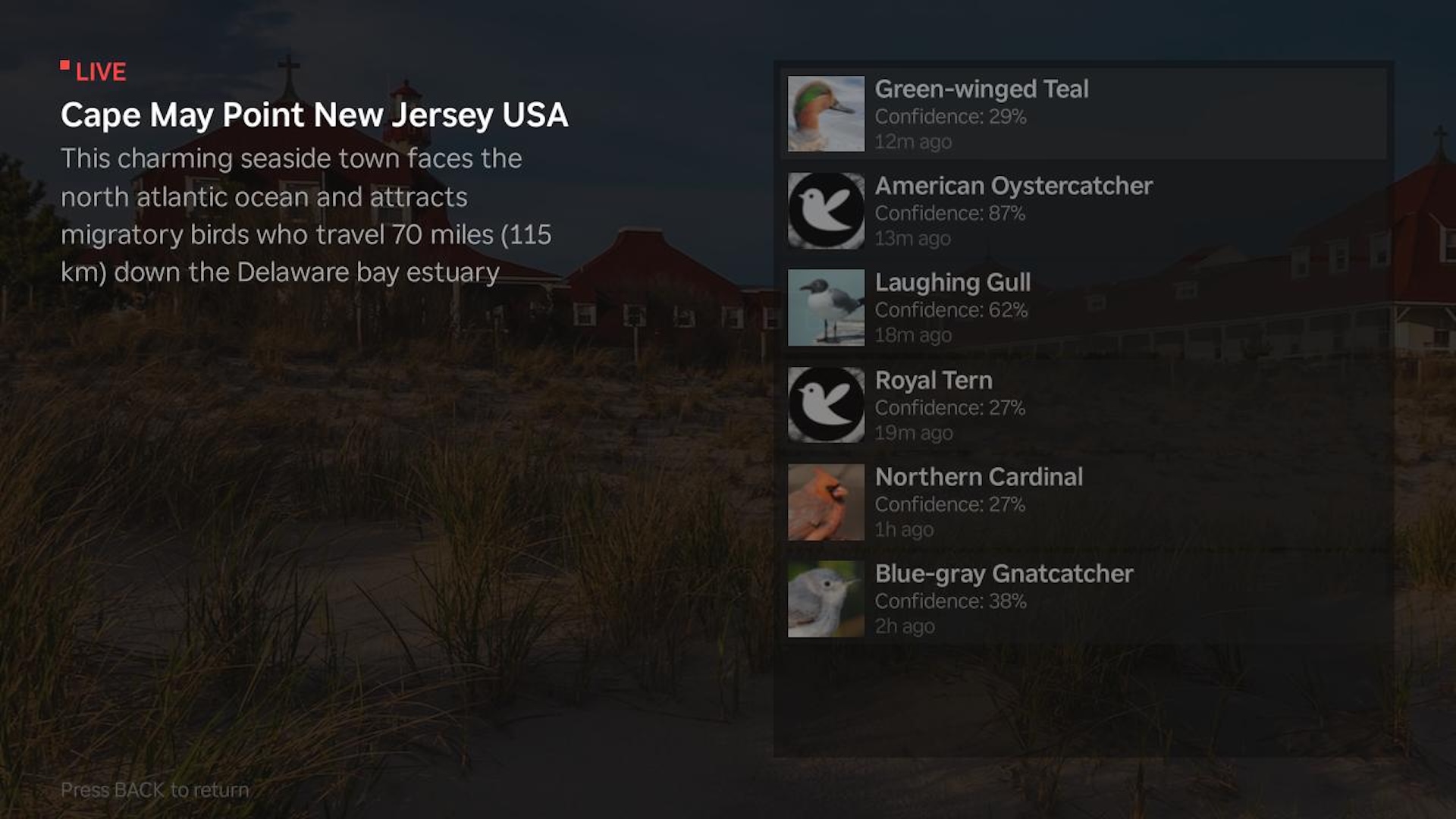
Task: Select the Northern Cardinal photo icon
Action: (825, 501)
